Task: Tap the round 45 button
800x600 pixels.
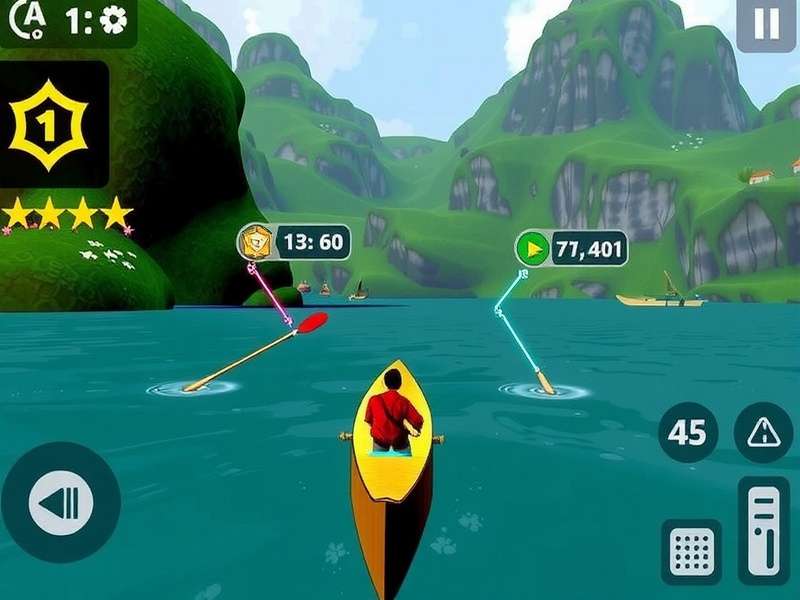Action: (687, 432)
